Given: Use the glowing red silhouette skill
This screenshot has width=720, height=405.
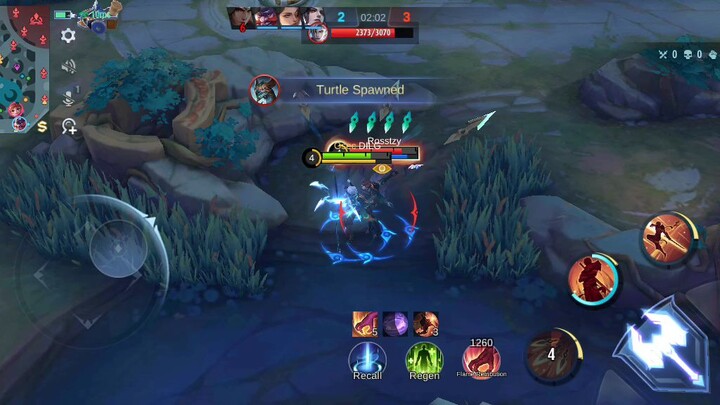Looking at the screenshot, I should click(x=593, y=279).
